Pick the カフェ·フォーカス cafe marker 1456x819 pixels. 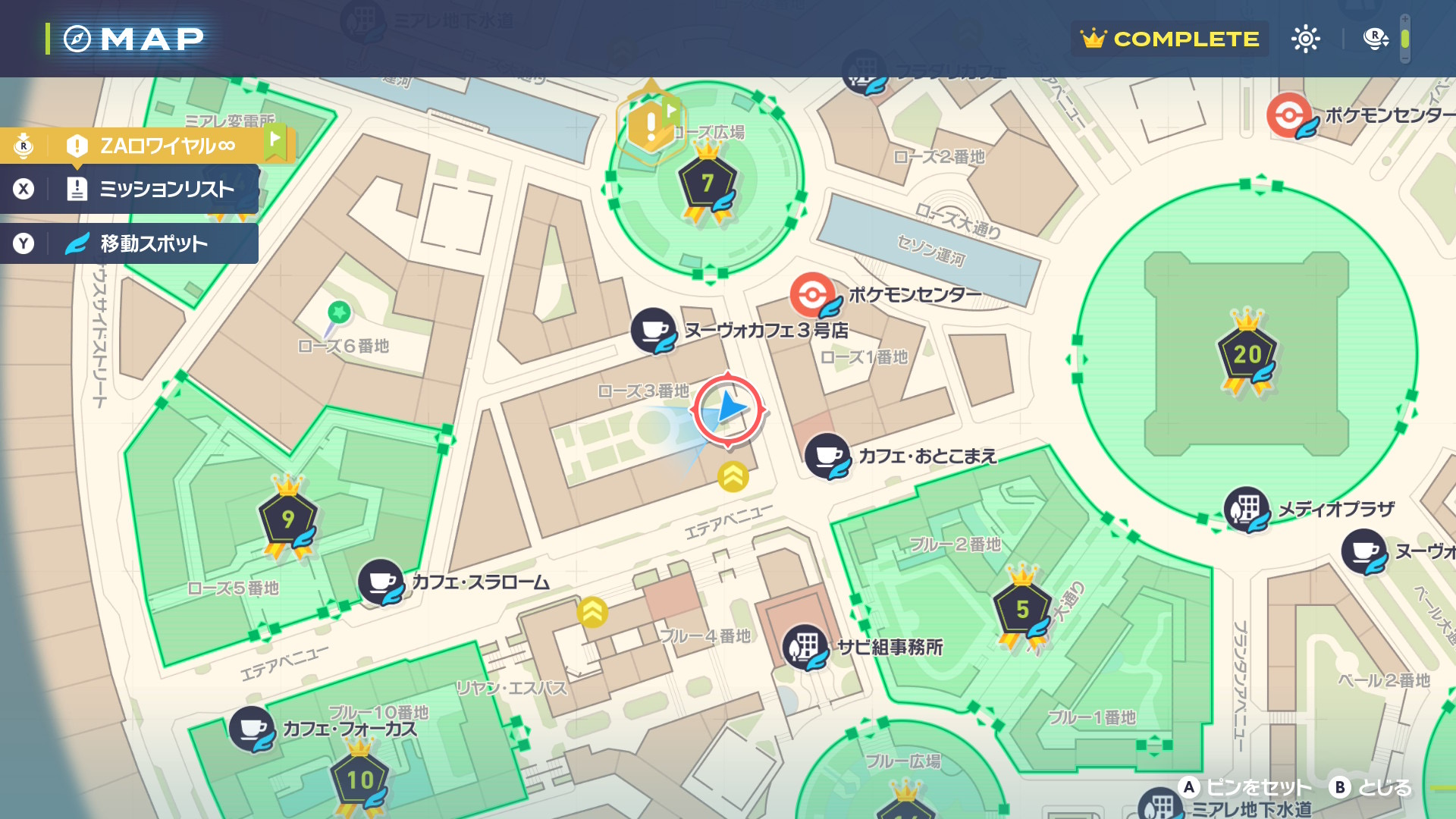[252, 729]
